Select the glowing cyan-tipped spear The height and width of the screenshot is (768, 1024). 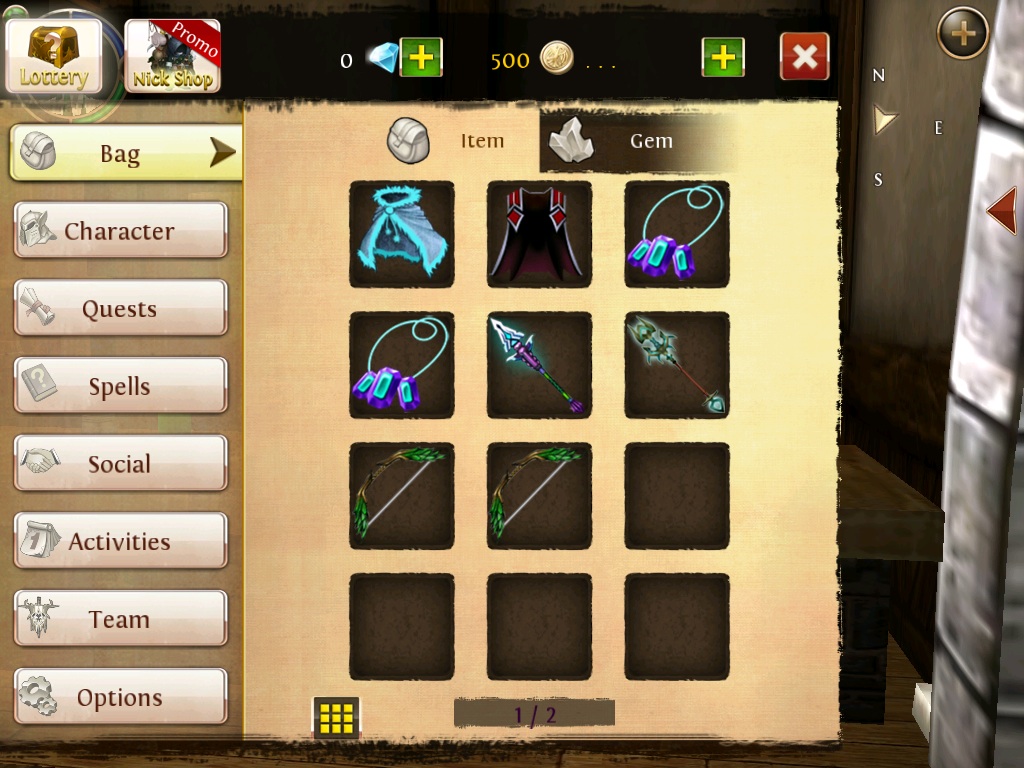pos(539,365)
